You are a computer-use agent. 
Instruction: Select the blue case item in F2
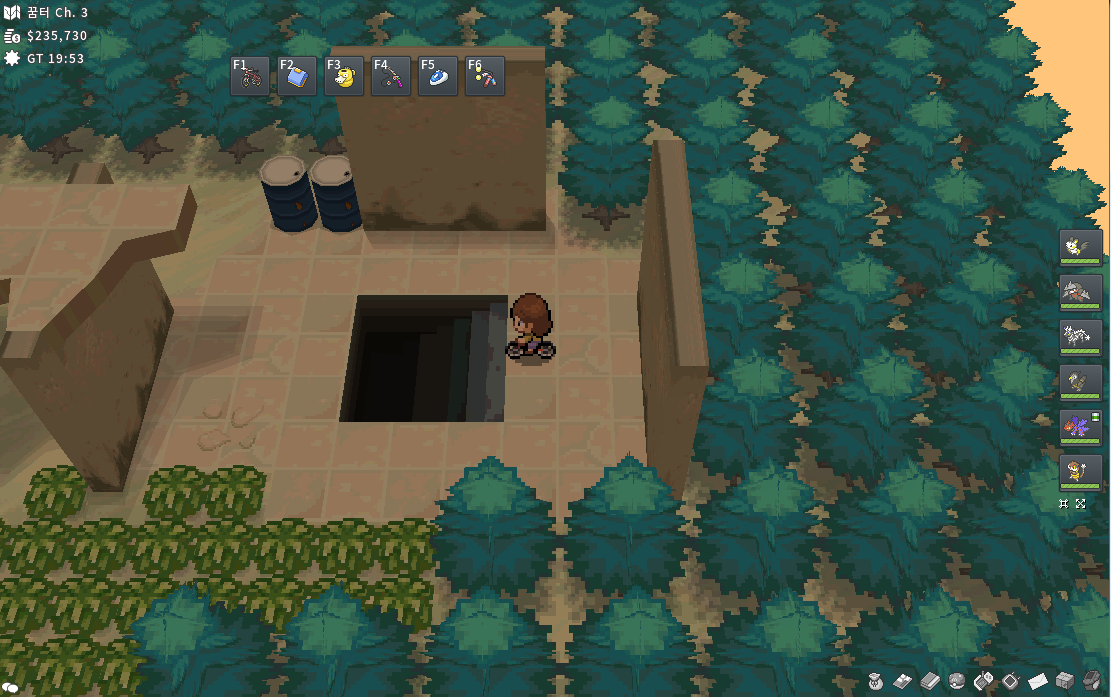(297, 76)
